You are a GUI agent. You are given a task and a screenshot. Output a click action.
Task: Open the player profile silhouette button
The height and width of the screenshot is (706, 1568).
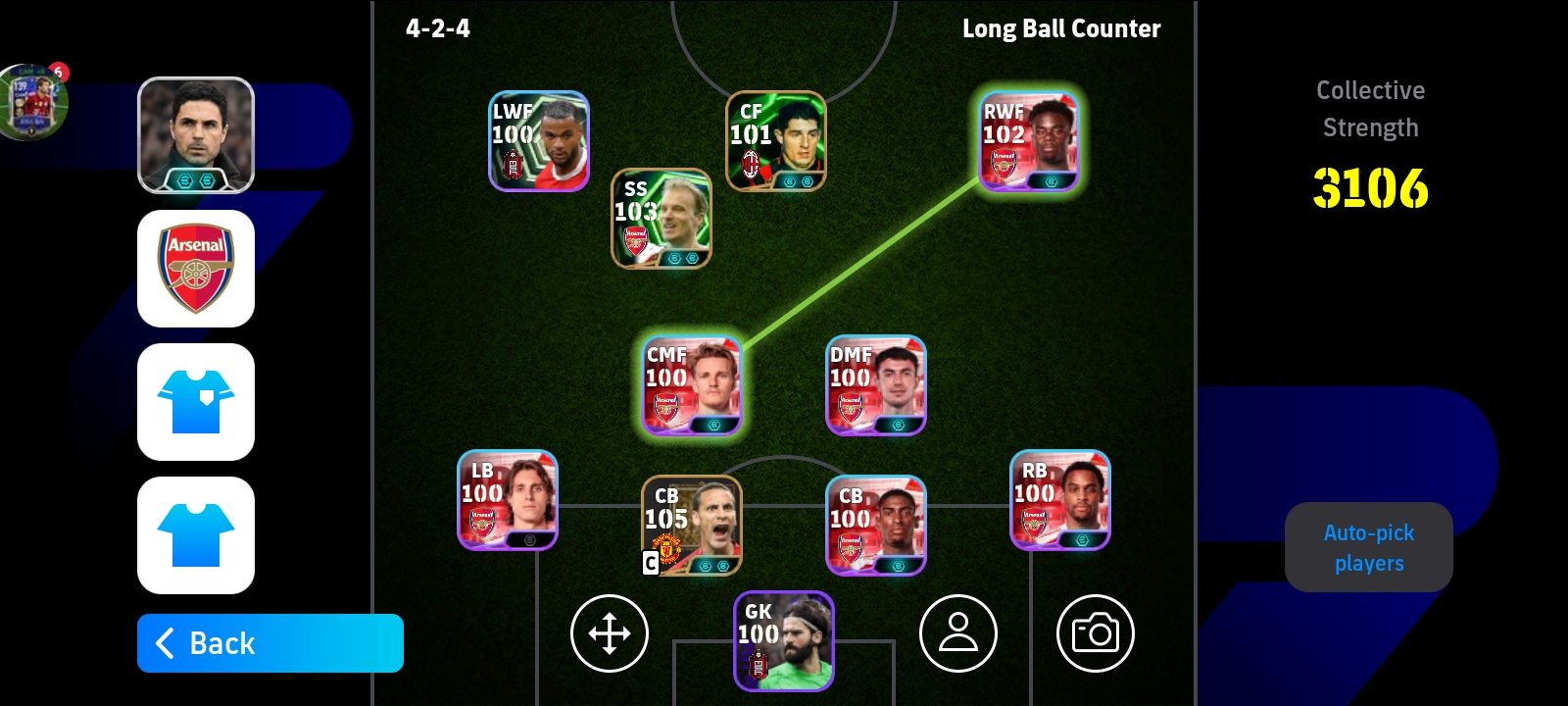958,633
